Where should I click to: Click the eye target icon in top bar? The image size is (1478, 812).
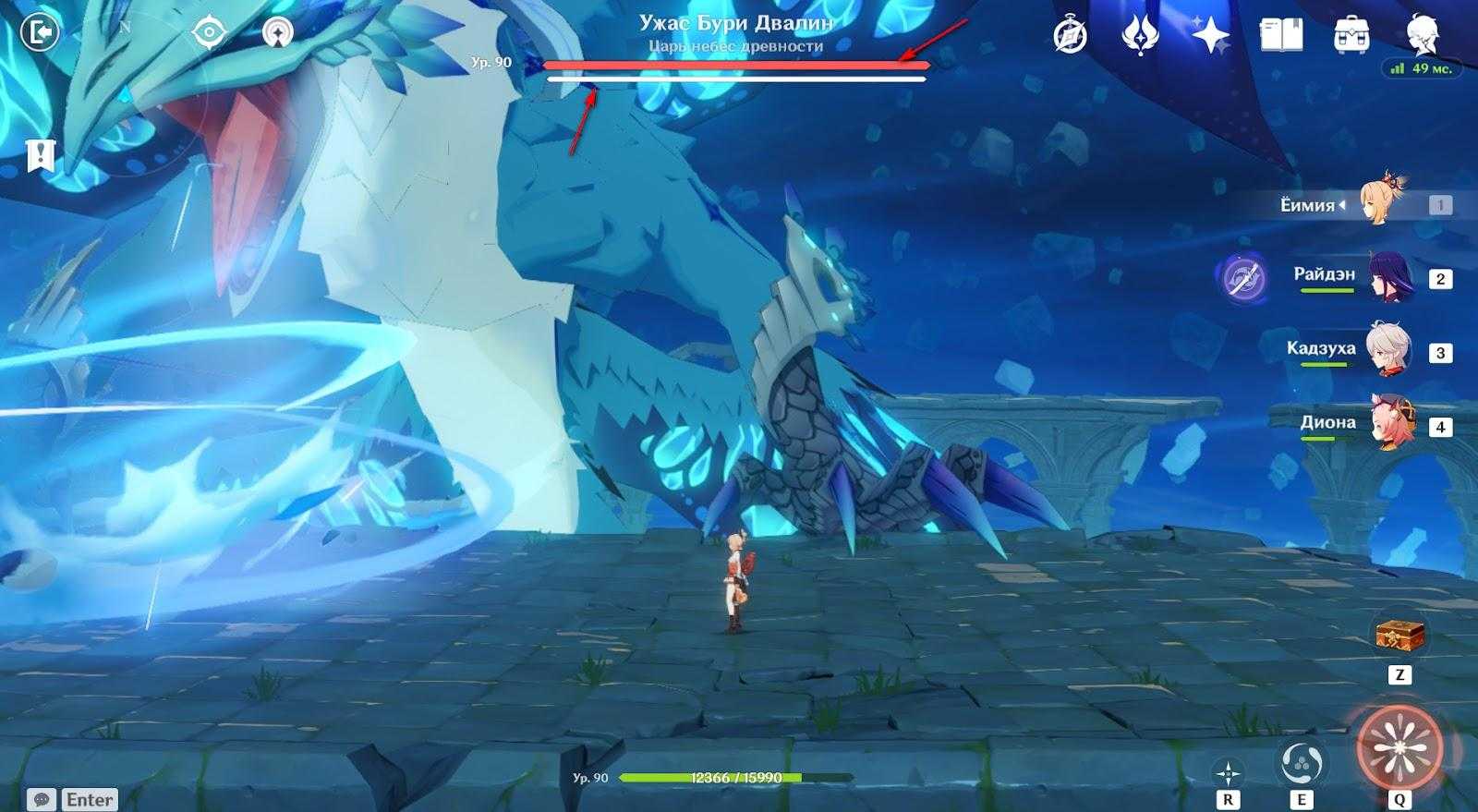coord(210,33)
